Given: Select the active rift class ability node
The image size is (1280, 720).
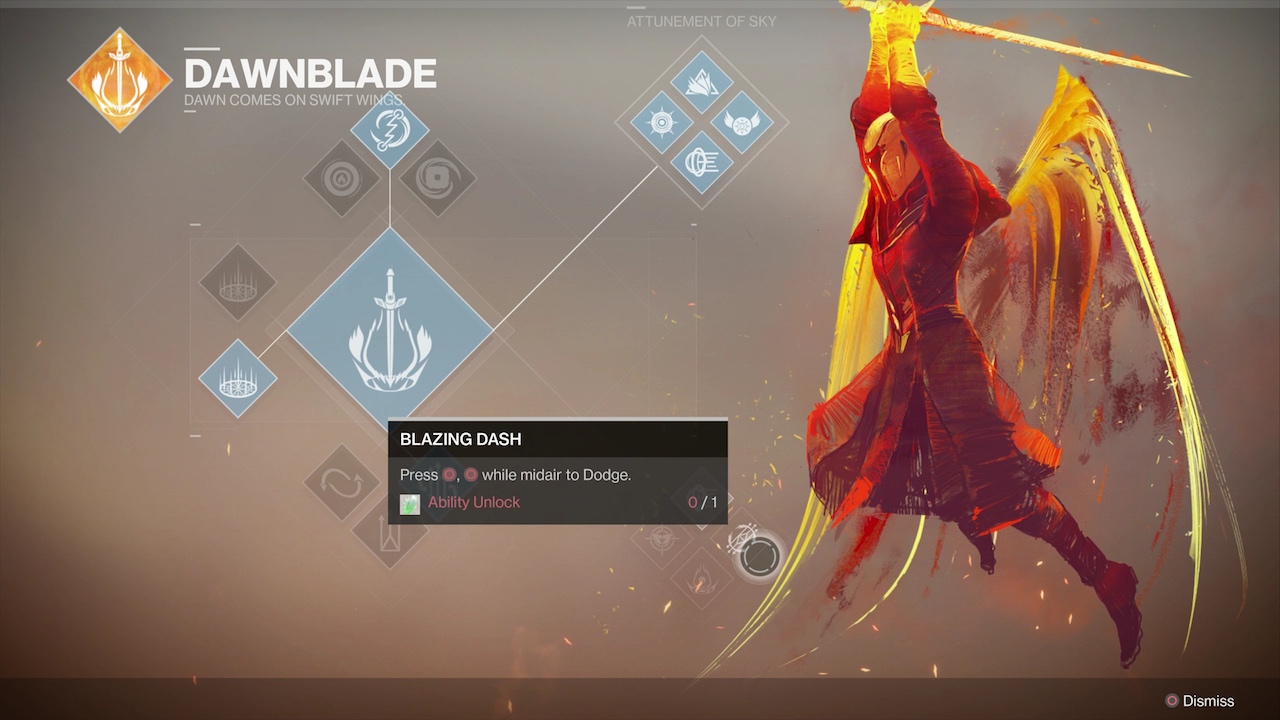Looking at the screenshot, I should (x=238, y=380).
